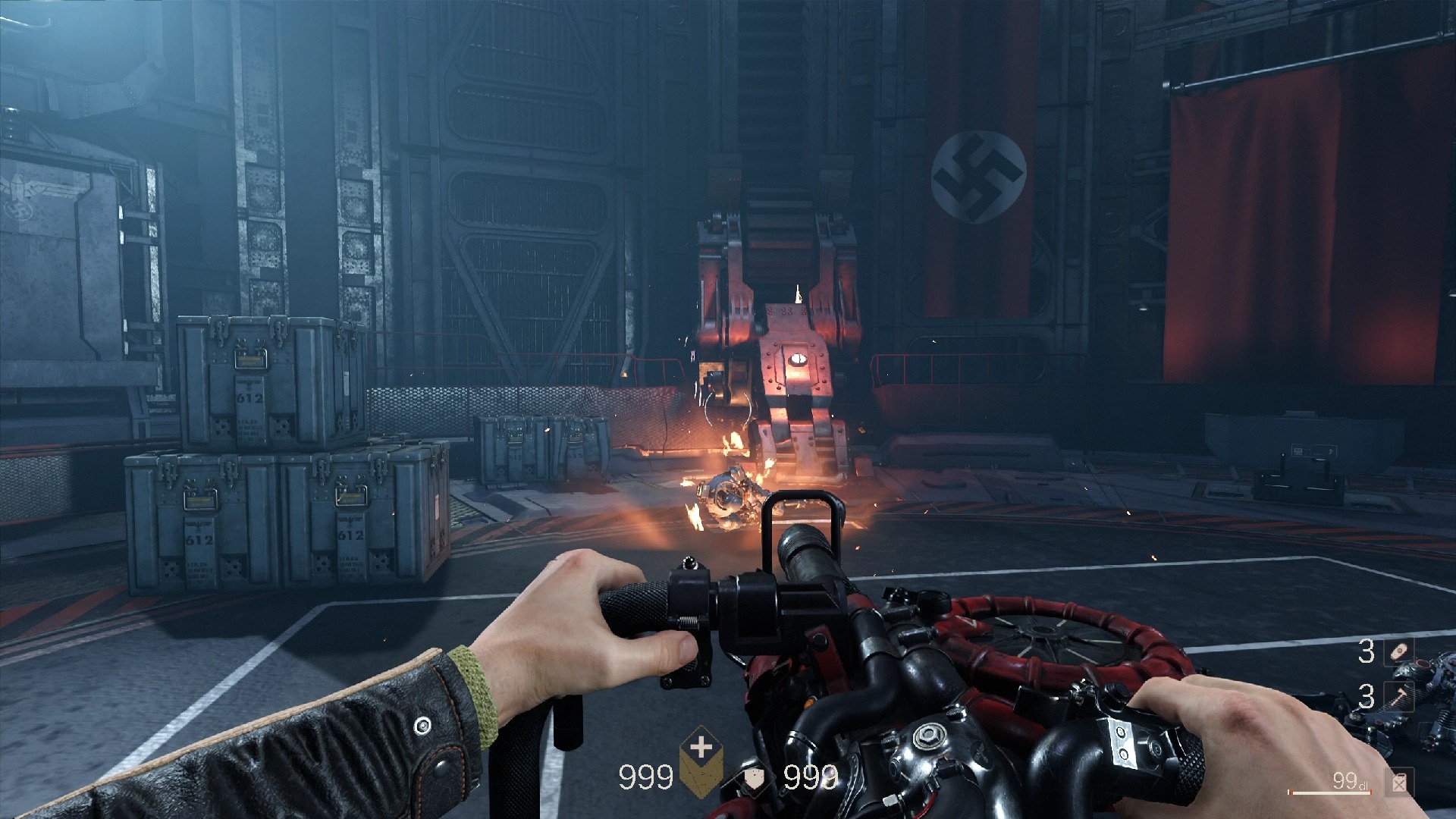Click the fuel canister icon
The height and width of the screenshot is (819, 1456).
click(x=1400, y=783)
